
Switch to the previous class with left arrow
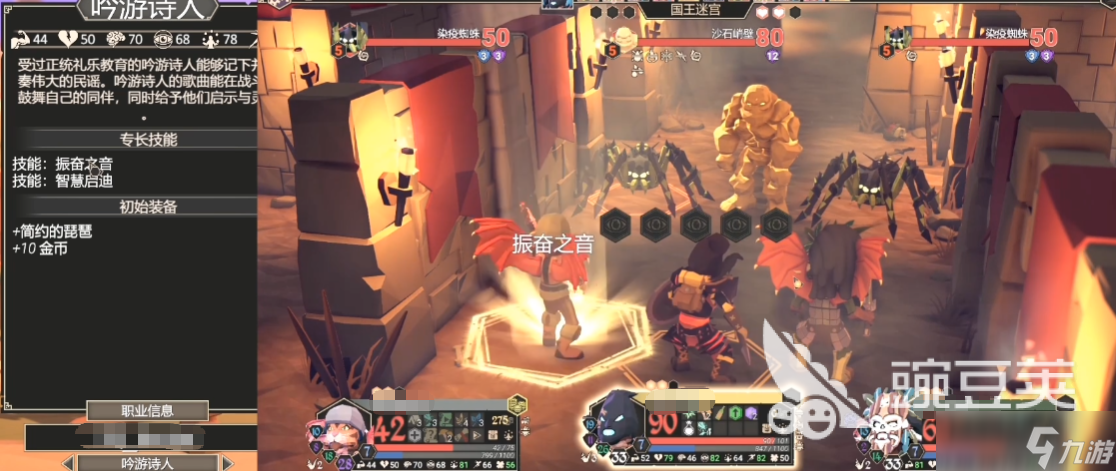tap(67, 463)
